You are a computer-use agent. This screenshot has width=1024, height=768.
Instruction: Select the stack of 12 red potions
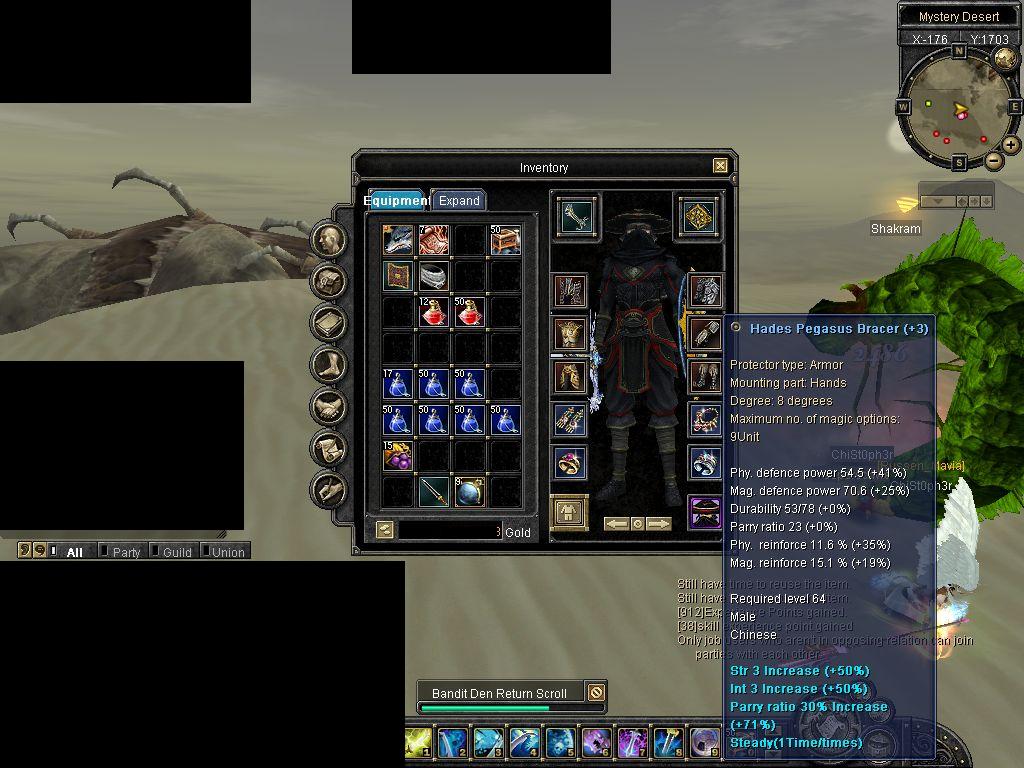tap(433, 312)
